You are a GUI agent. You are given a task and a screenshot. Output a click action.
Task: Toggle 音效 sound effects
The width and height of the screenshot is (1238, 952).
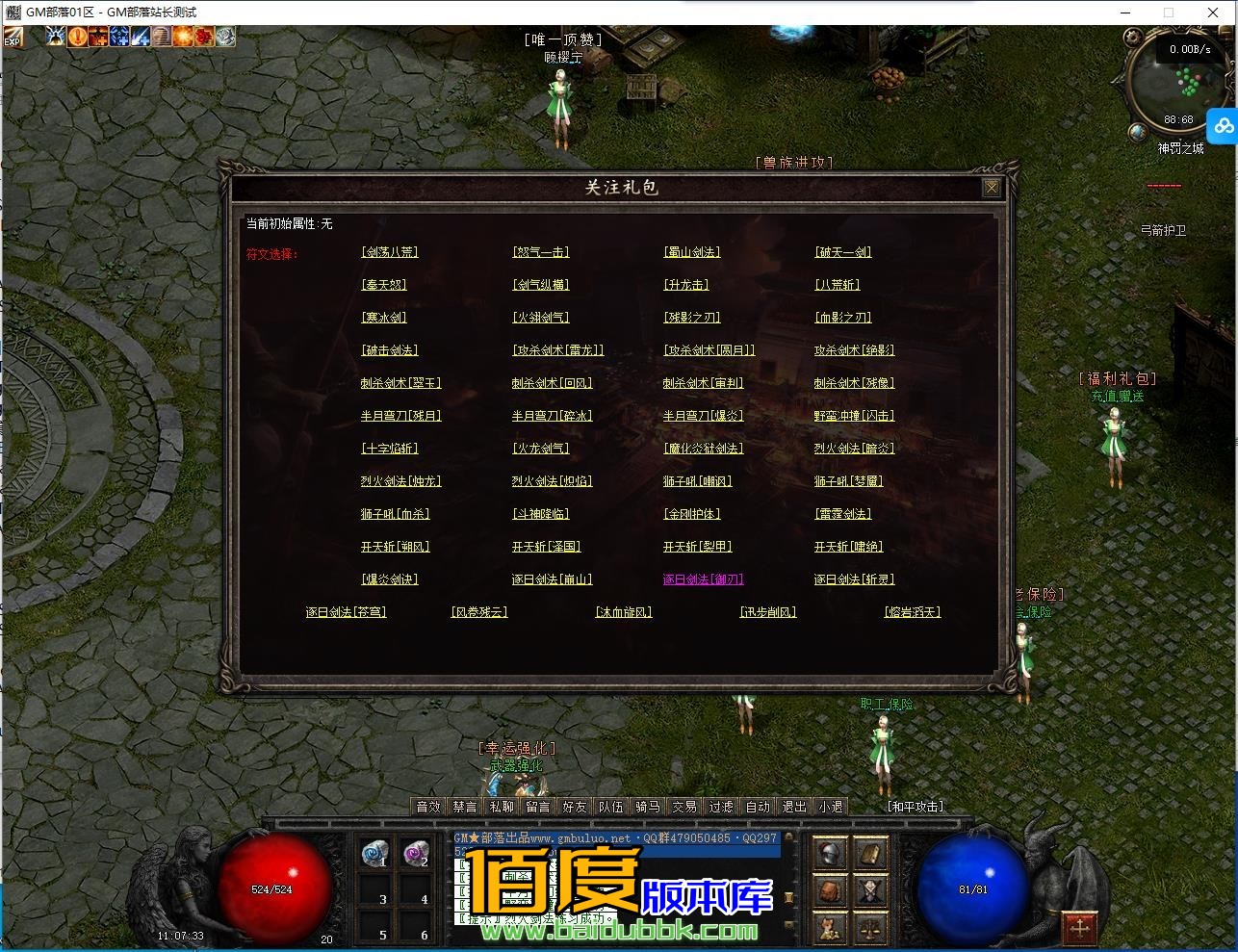click(427, 807)
